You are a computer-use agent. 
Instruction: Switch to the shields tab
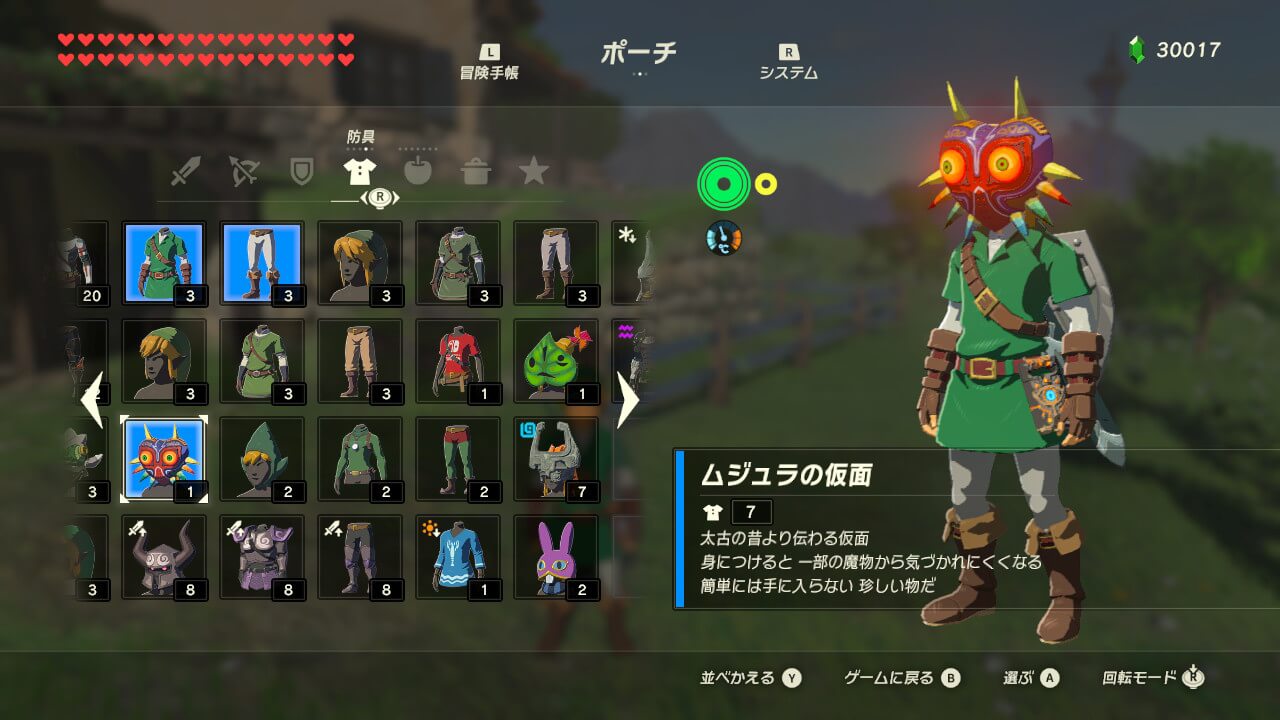301,171
